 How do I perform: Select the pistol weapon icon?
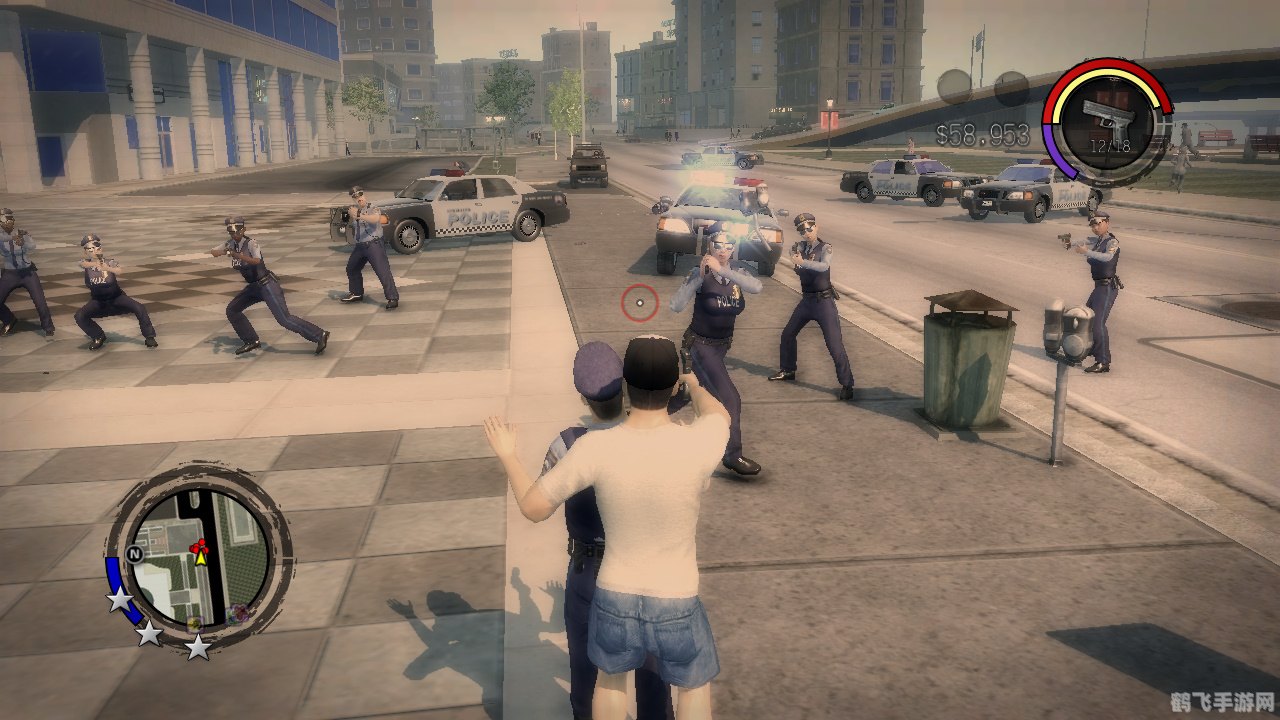click(x=1108, y=120)
